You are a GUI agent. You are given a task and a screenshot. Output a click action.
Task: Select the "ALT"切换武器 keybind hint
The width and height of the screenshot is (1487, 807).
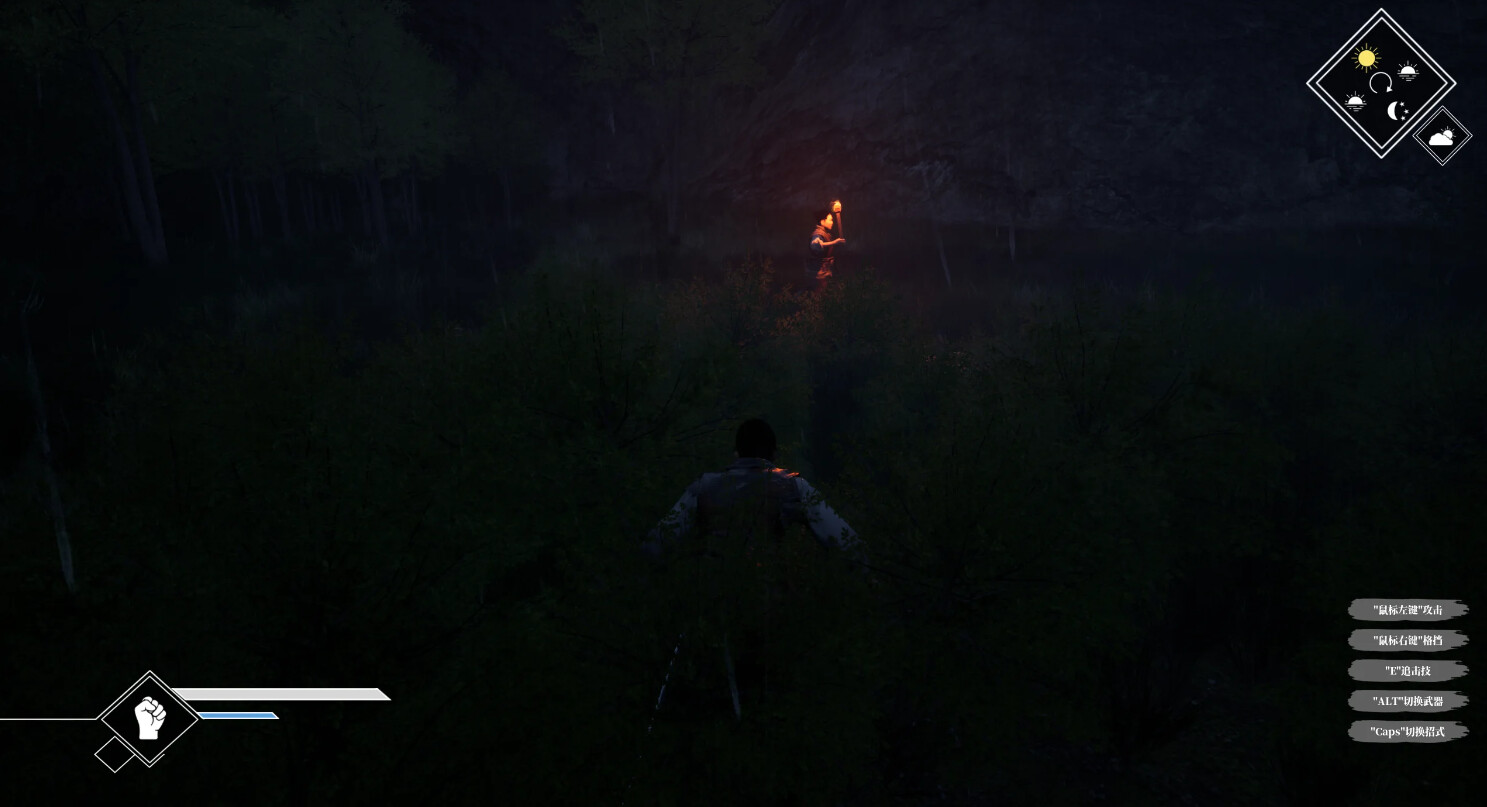(1408, 701)
